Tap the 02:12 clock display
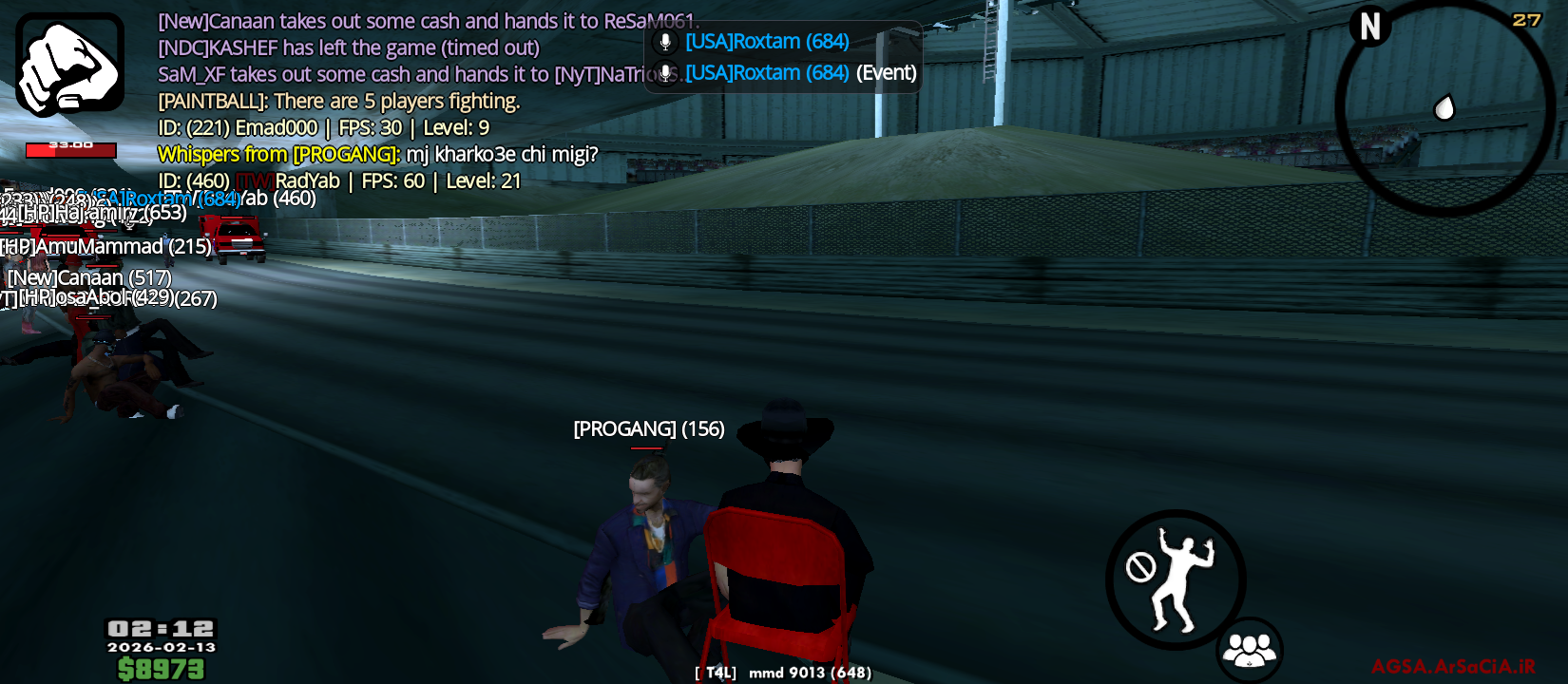Screen dimensions: 1568x684 (x=160, y=627)
